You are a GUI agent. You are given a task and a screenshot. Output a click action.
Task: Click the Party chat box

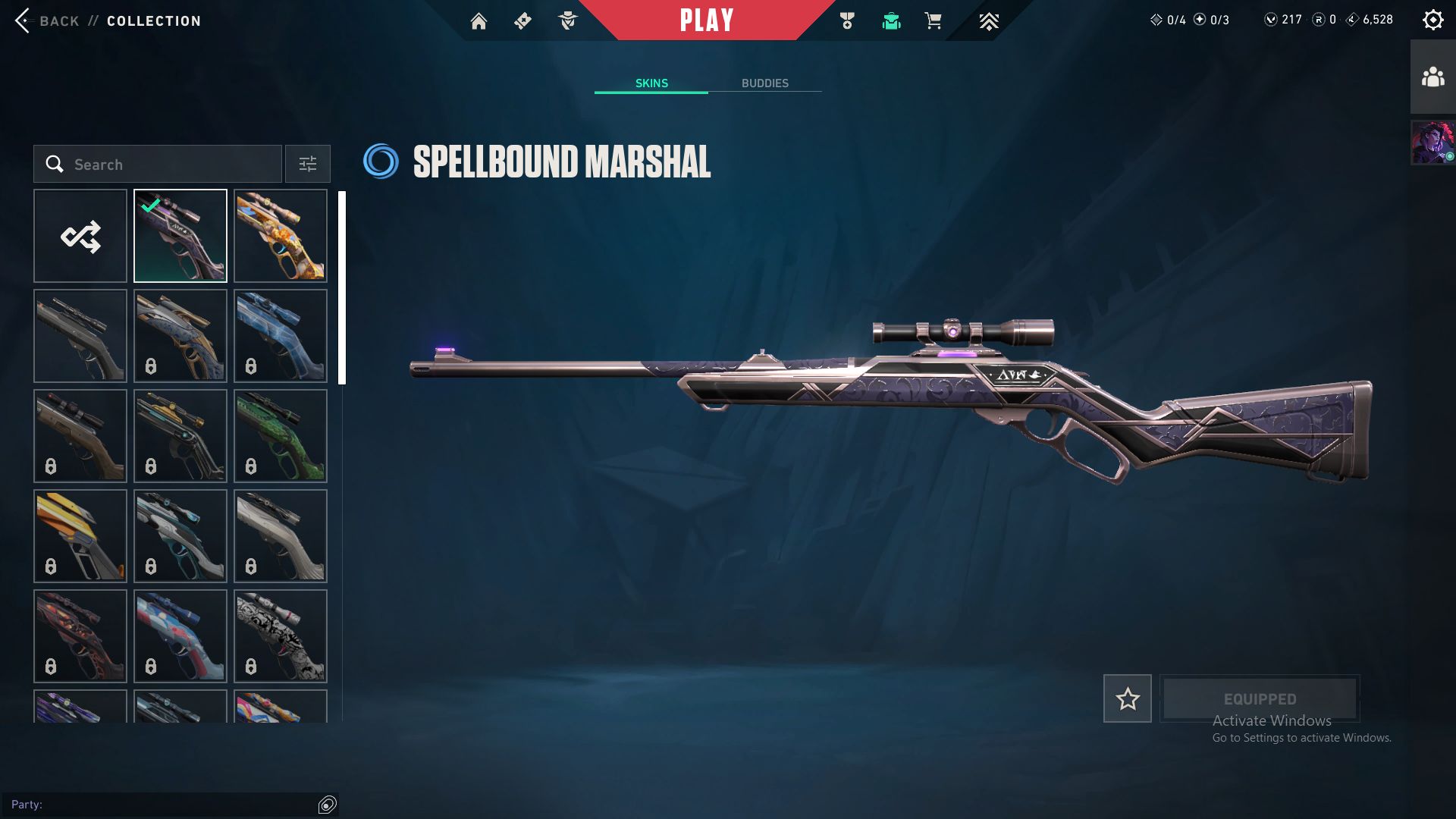click(x=163, y=804)
